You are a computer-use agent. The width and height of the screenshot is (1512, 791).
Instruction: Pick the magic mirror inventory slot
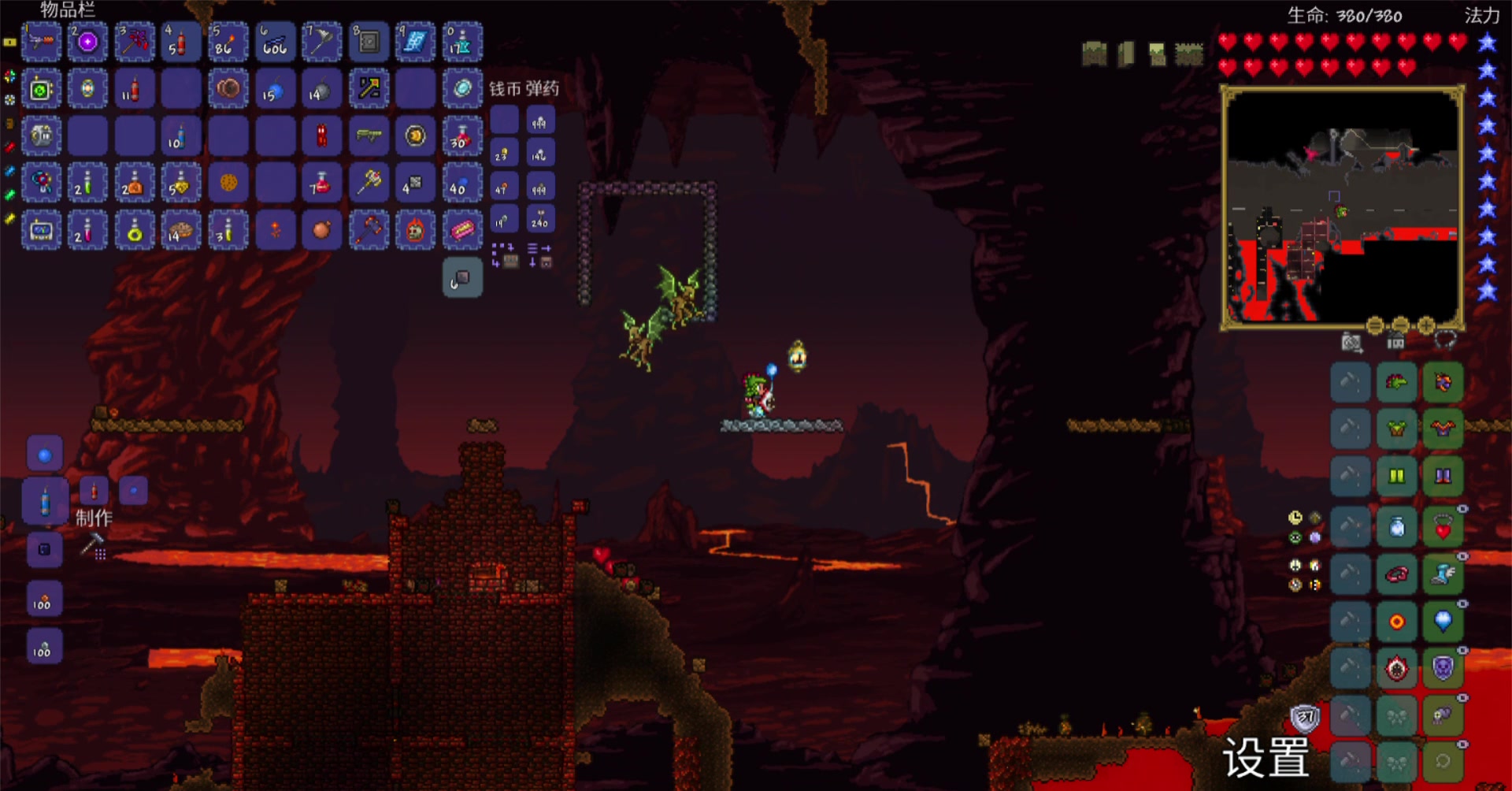tap(463, 88)
